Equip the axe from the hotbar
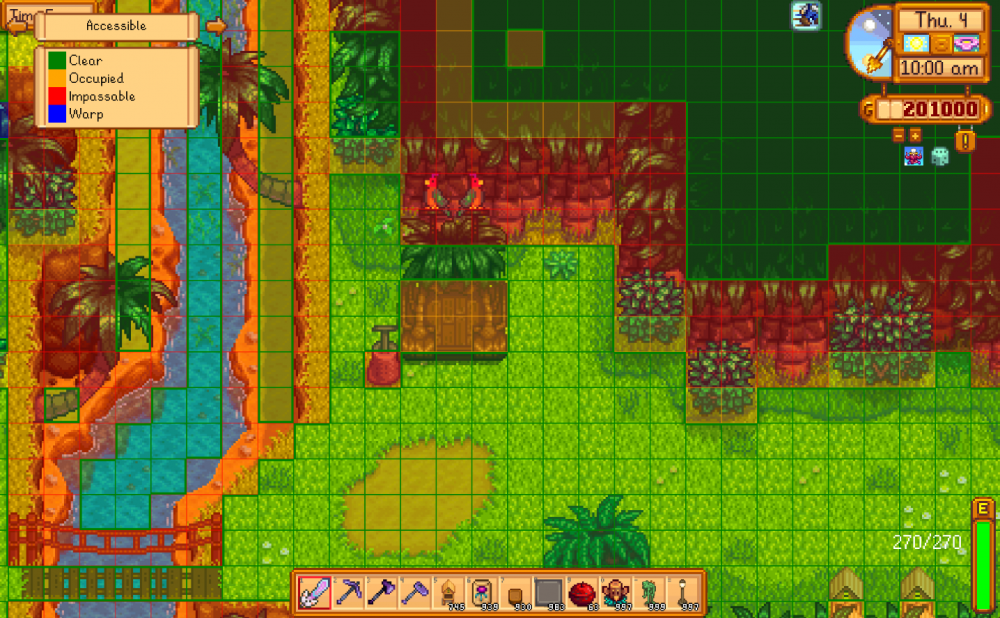 pyautogui.click(x=382, y=592)
